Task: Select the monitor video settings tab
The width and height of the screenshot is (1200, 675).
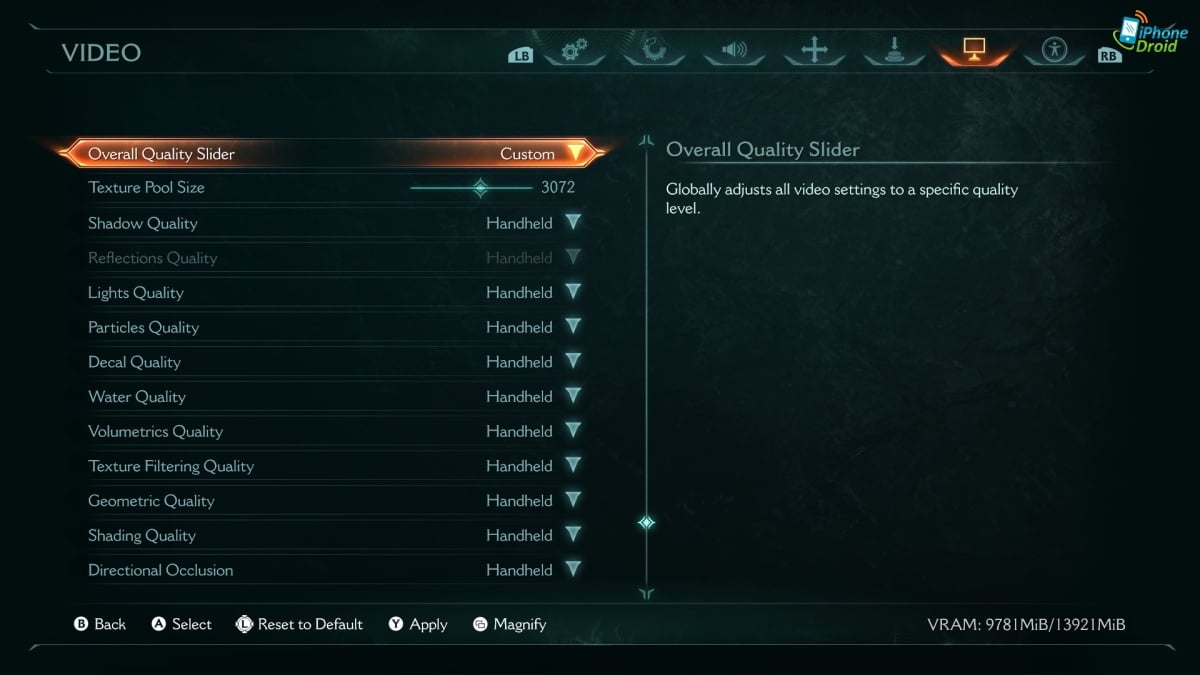Action: (974, 49)
